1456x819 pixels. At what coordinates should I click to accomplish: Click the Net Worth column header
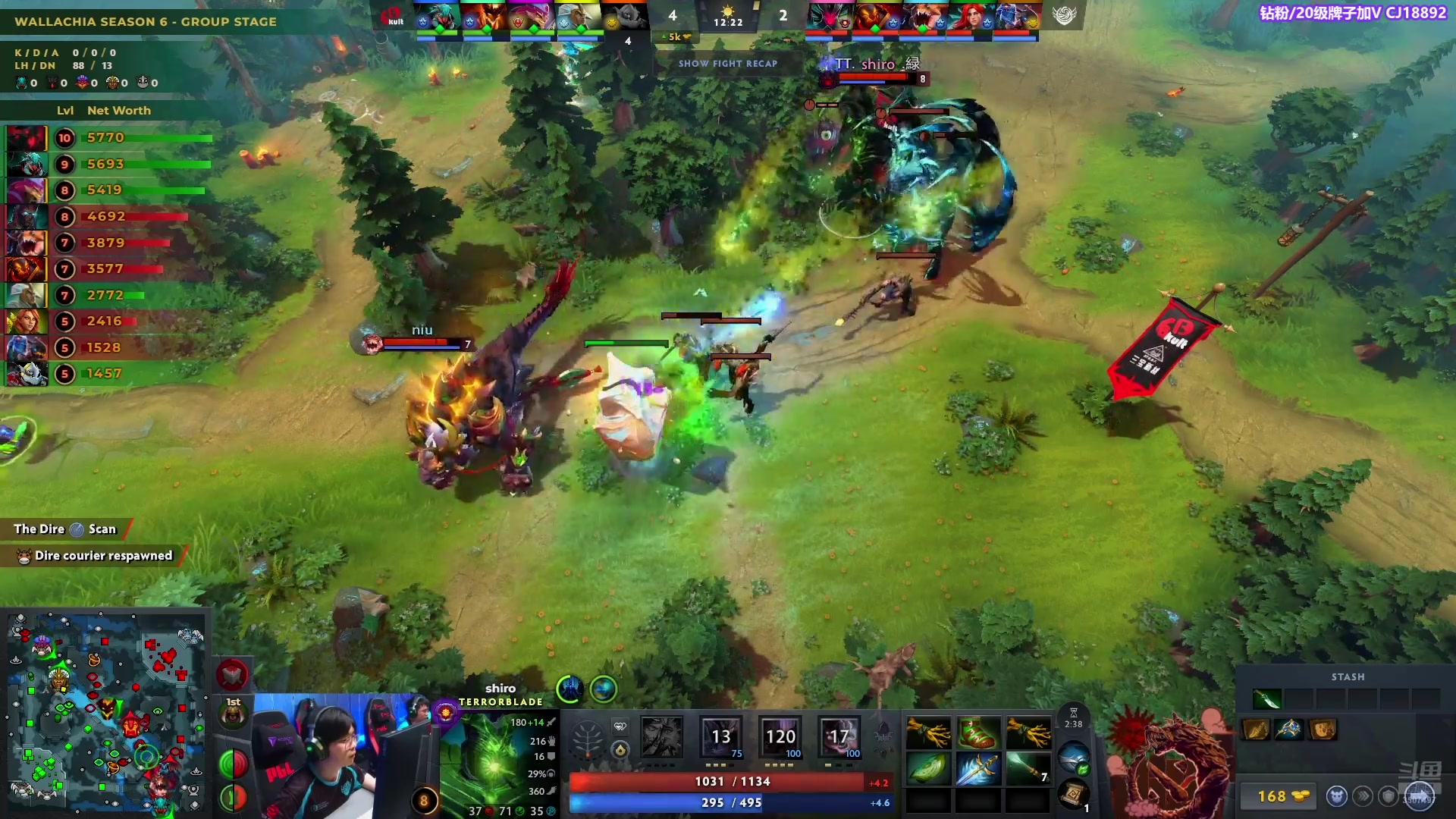click(119, 111)
